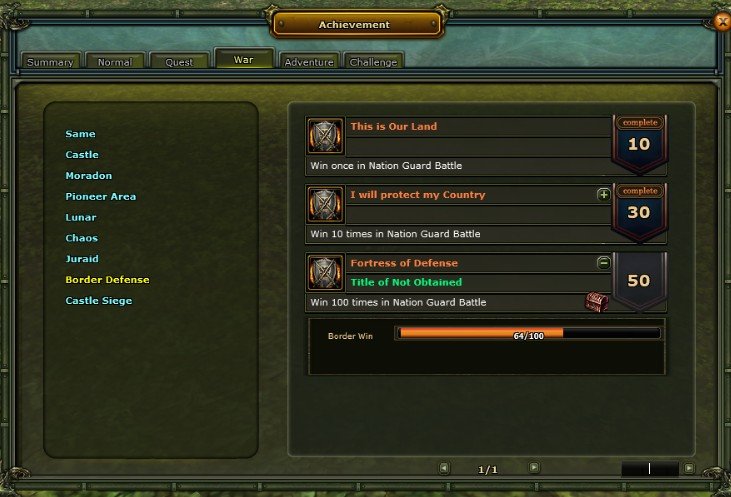Select the Lunar war category
Viewport: 731px width, 497px height.
click(81, 217)
